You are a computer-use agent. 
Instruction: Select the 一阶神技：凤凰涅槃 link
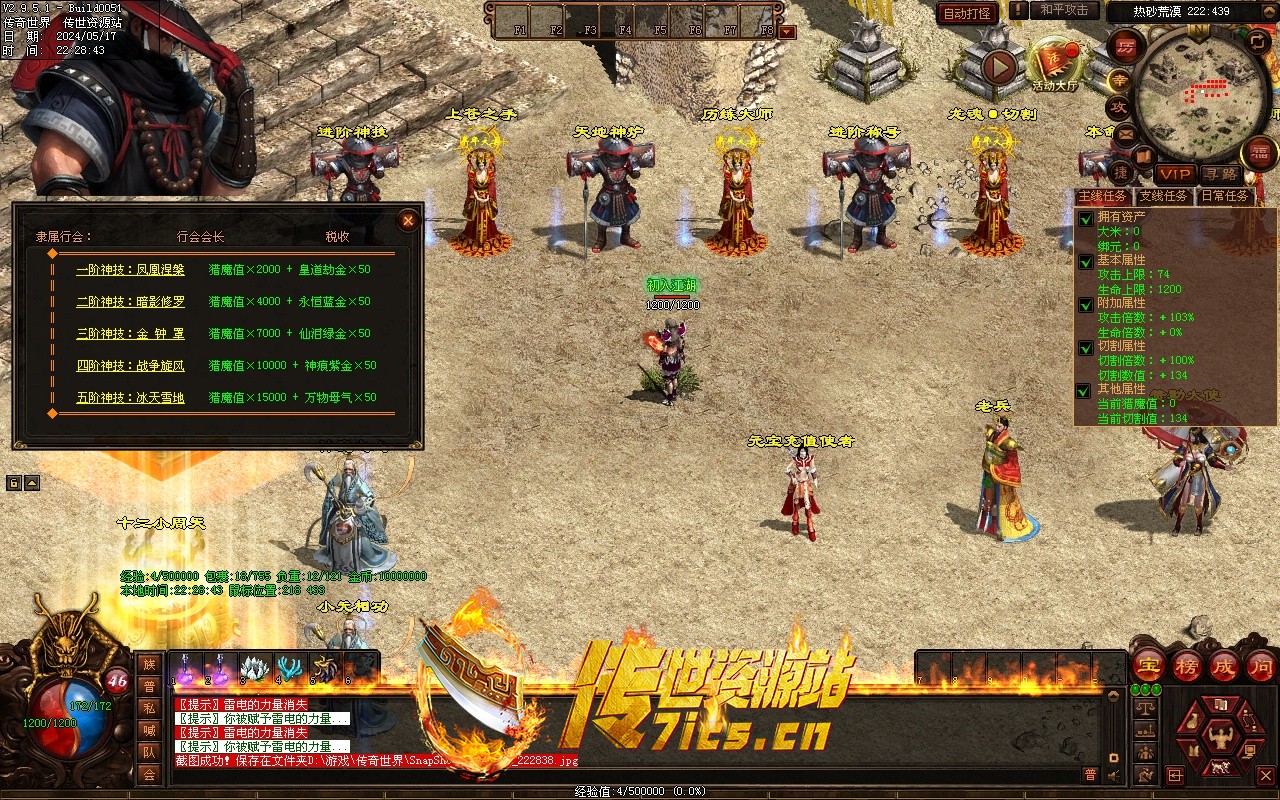click(130, 270)
